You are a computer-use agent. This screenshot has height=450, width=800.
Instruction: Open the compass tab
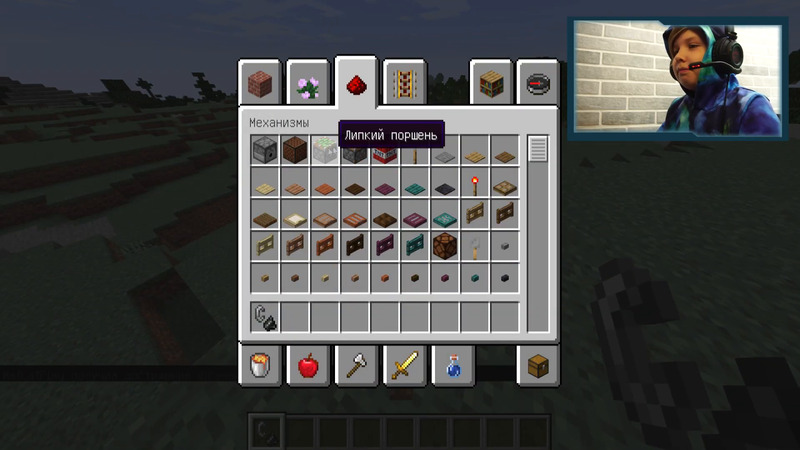539,82
